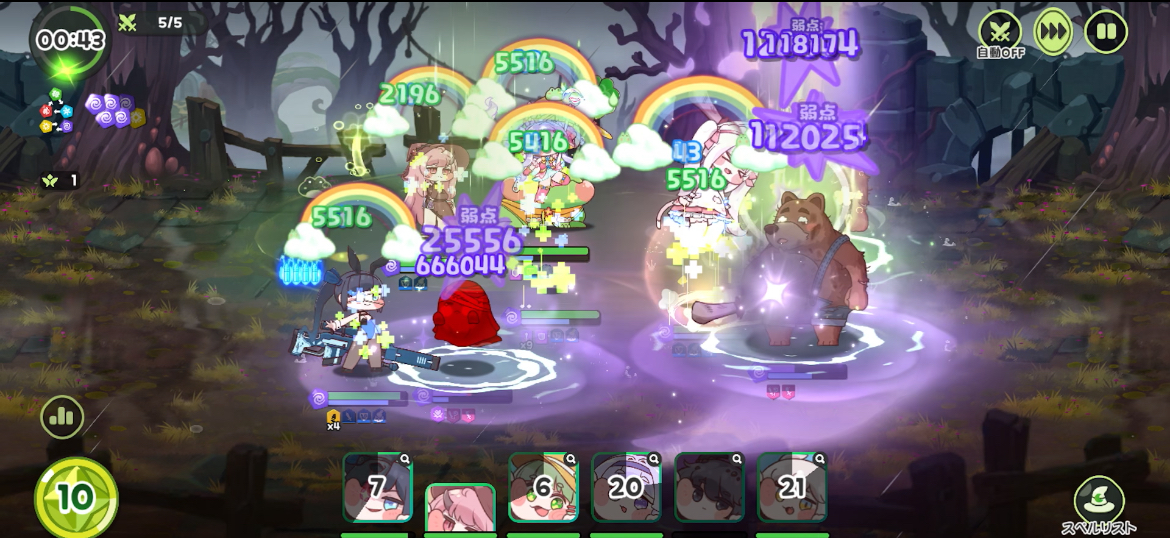Select the pink-haired character skill card
The image size is (1170, 538).
tap(460, 508)
